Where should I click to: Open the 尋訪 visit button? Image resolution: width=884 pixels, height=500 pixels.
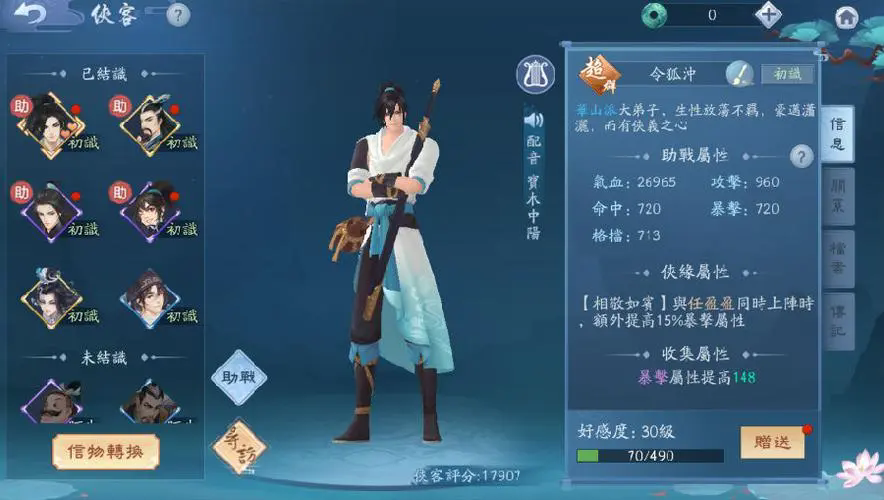[238, 445]
